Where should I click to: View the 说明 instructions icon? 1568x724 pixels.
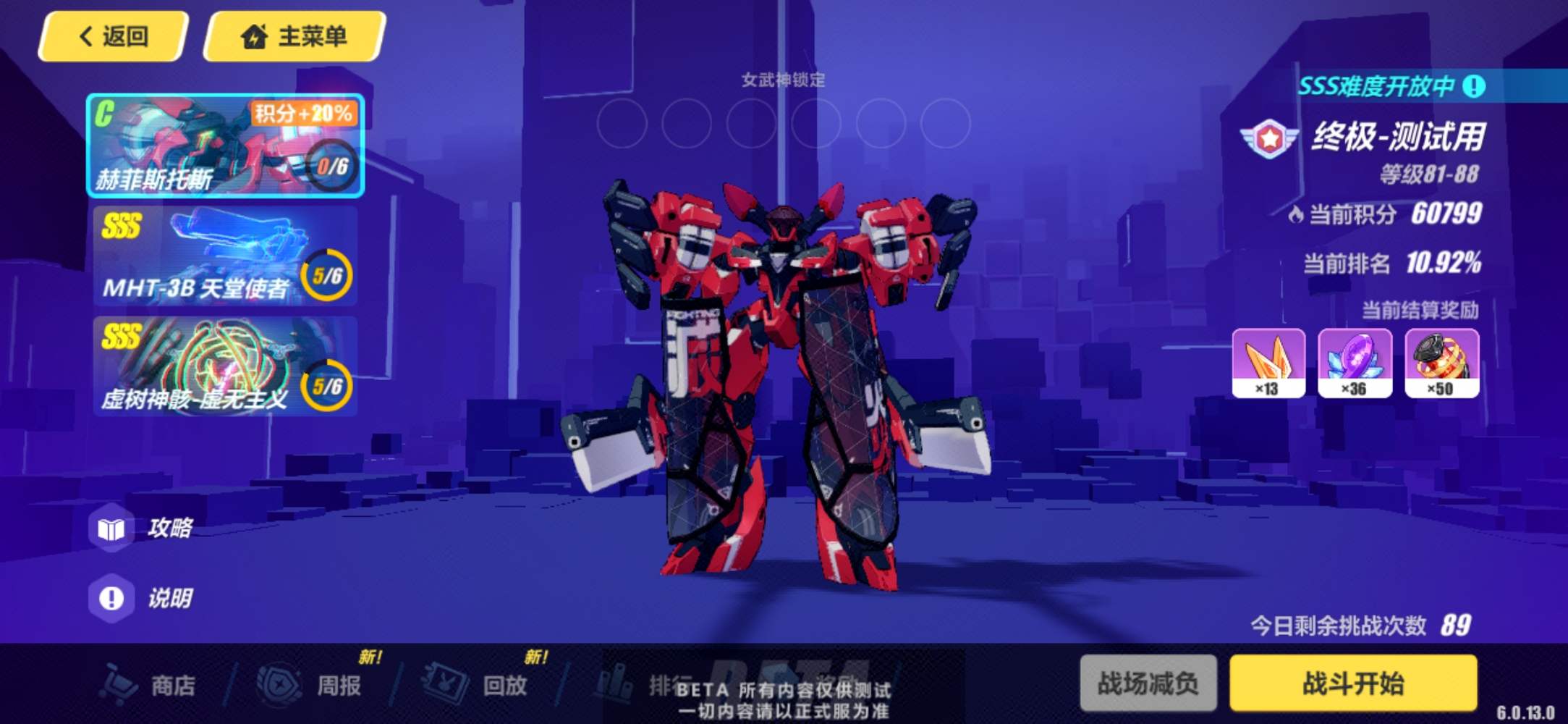tap(113, 598)
